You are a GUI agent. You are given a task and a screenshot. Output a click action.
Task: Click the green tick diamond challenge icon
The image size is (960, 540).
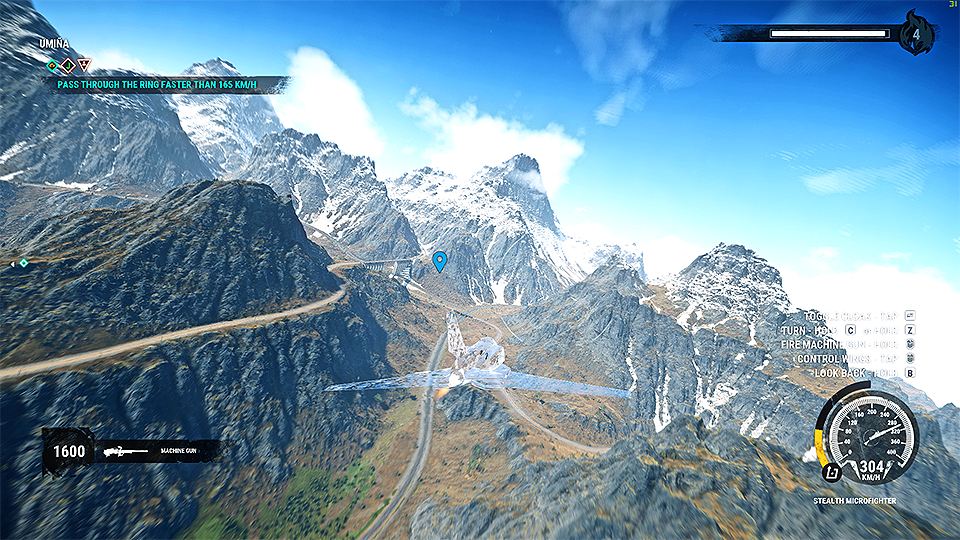(68, 65)
